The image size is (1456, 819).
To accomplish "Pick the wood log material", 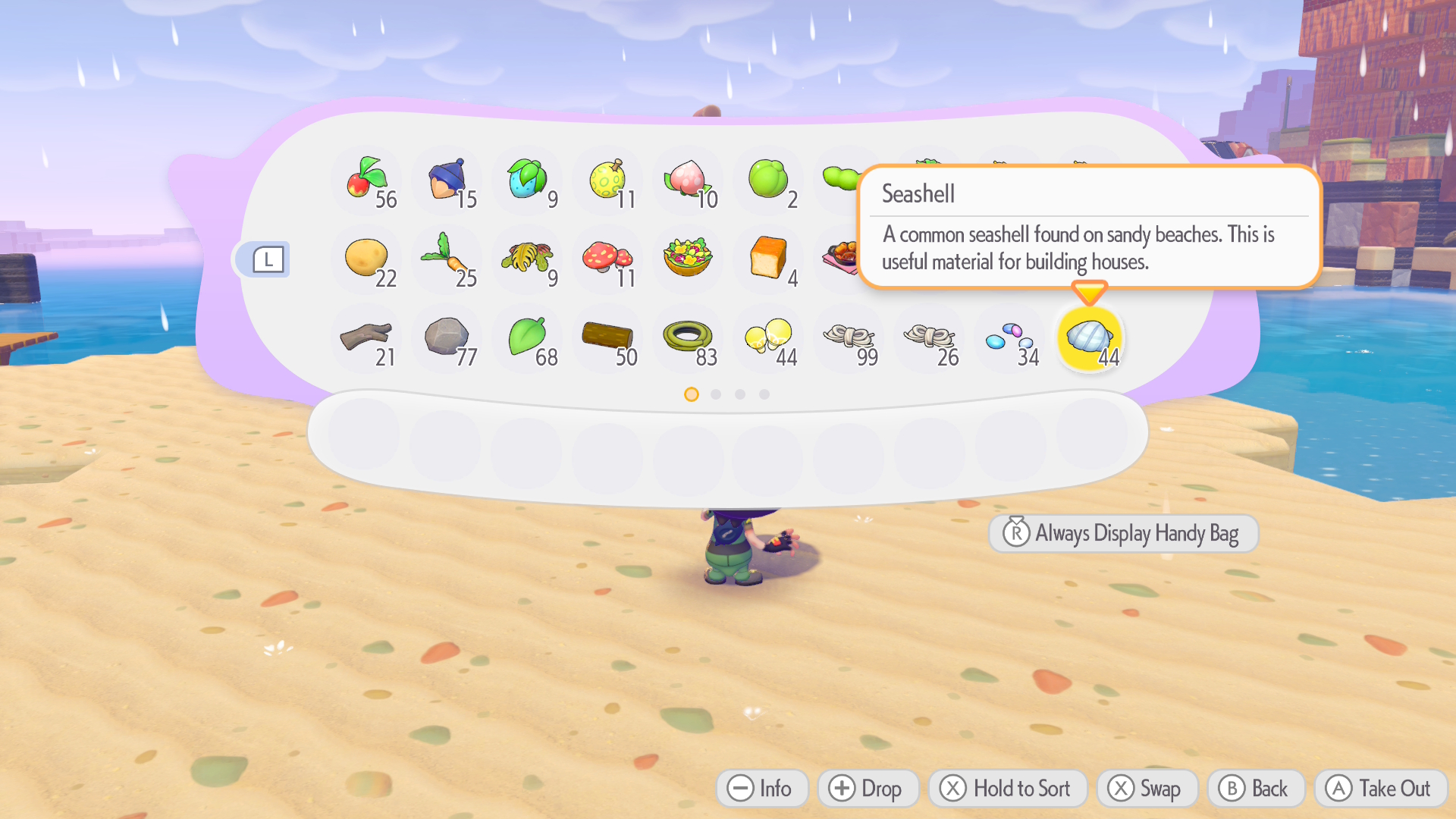I will 608,339.
